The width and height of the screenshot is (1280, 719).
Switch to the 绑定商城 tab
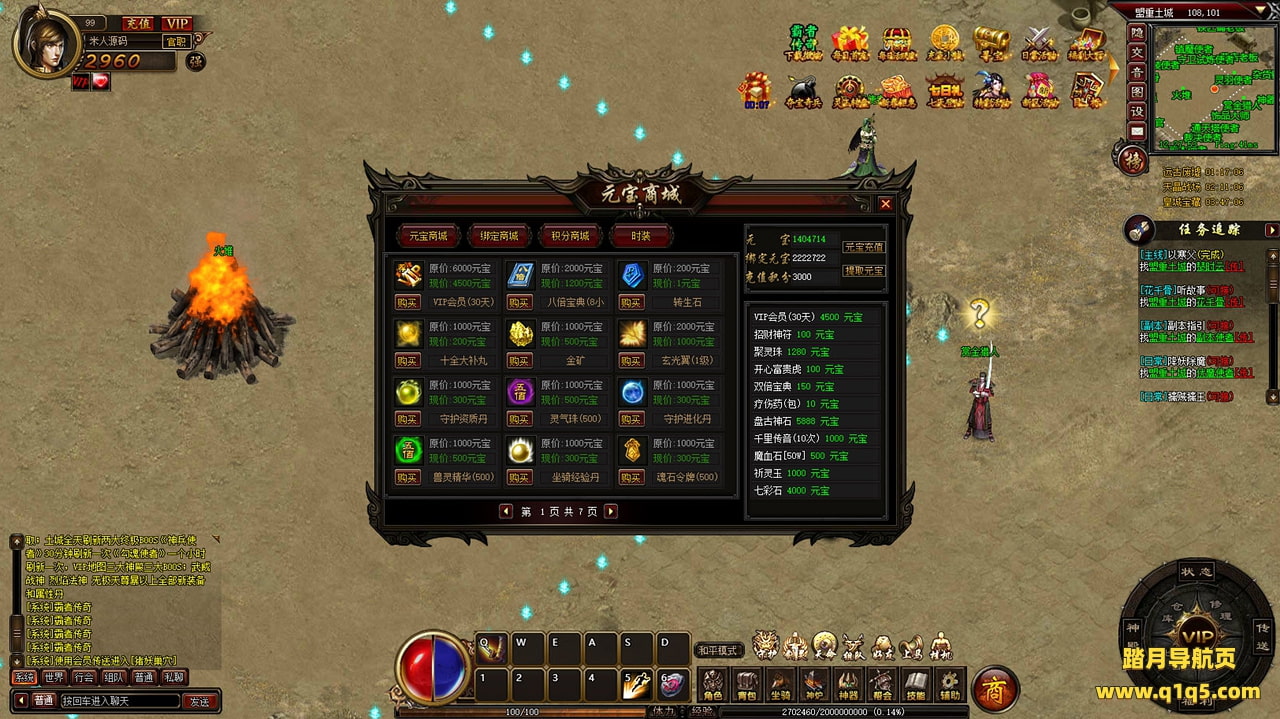tap(500, 236)
